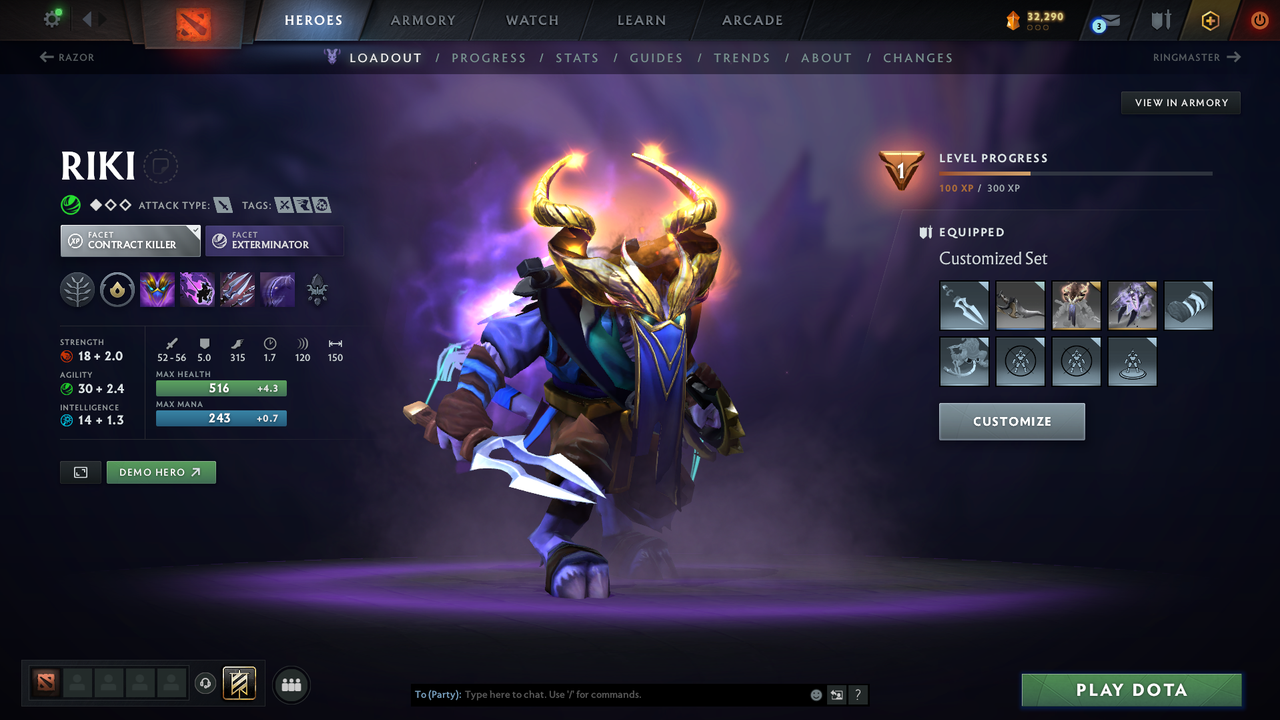Screen dimensions: 1280x720
Task: Switch to the STATS tab
Action: tap(577, 57)
